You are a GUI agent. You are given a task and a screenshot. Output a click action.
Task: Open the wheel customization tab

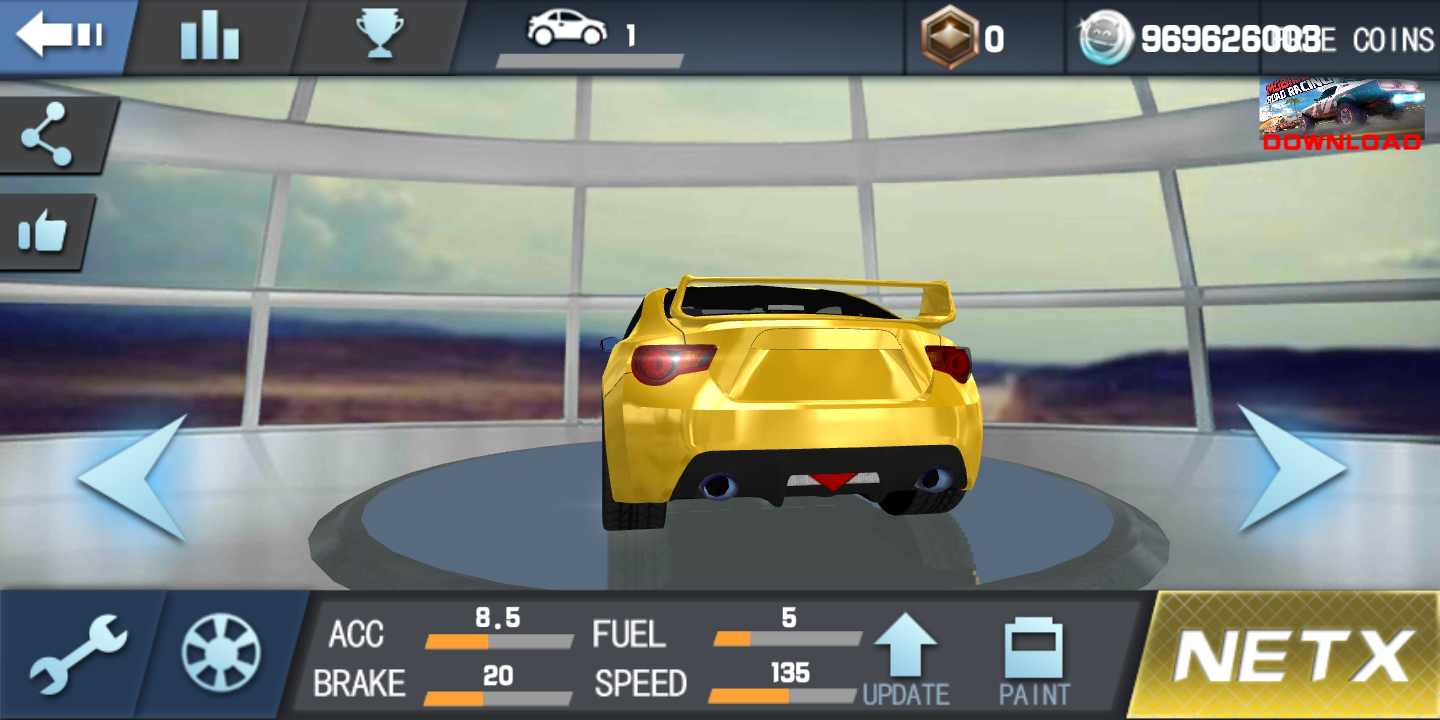[221, 654]
